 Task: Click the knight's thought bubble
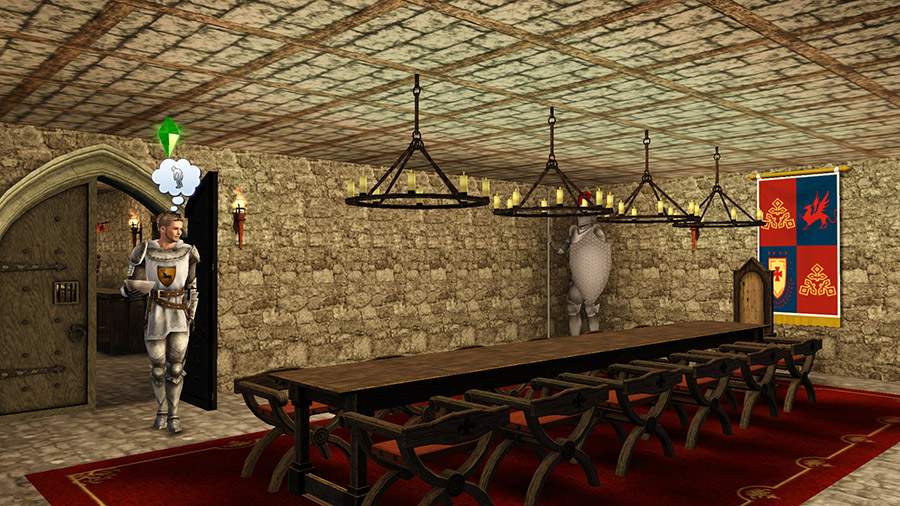(x=175, y=178)
